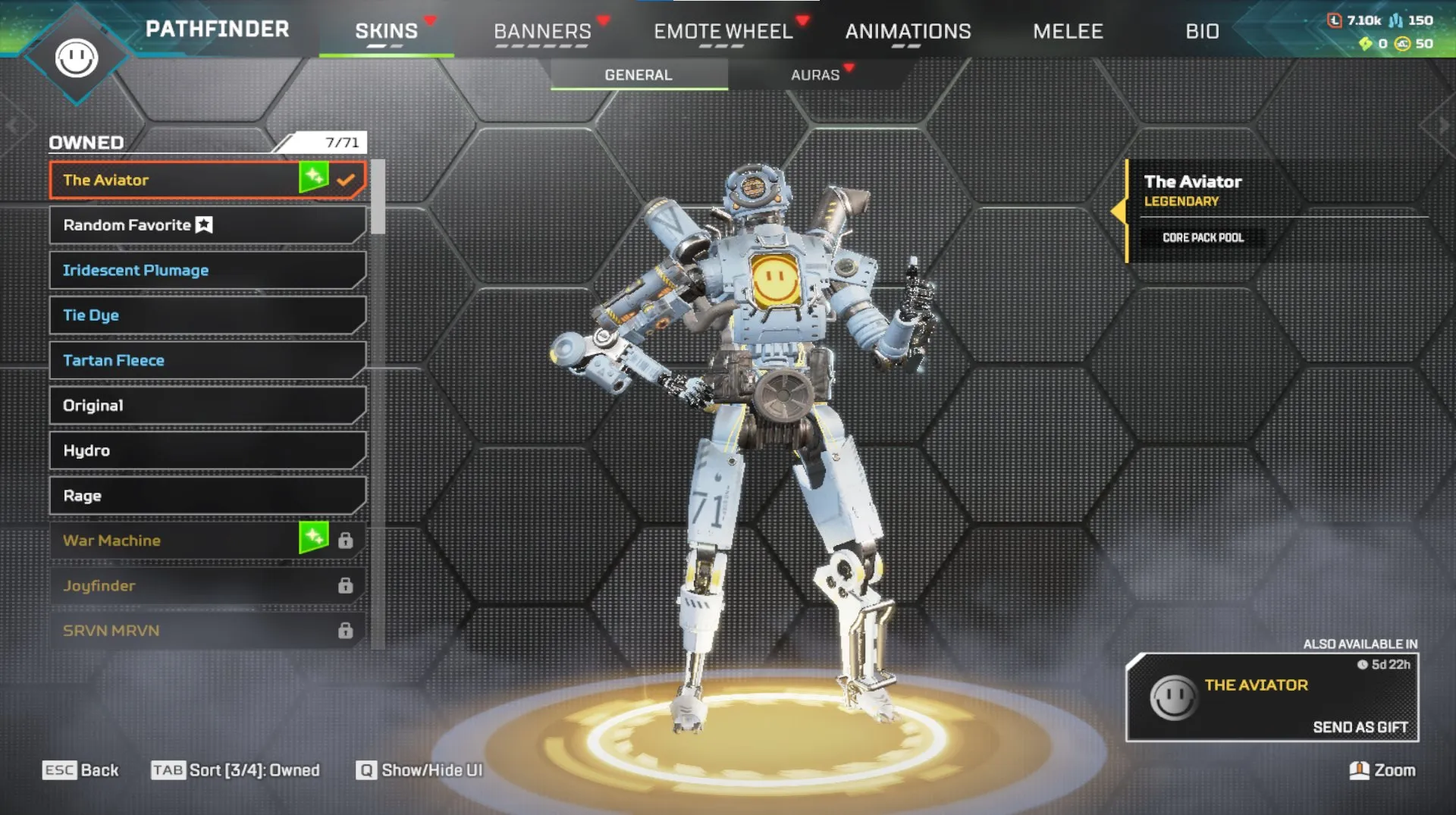The height and width of the screenshot is (815, 1456).
Task: Click the Legend Tokens currency icon
Action: pos(1333,19)
